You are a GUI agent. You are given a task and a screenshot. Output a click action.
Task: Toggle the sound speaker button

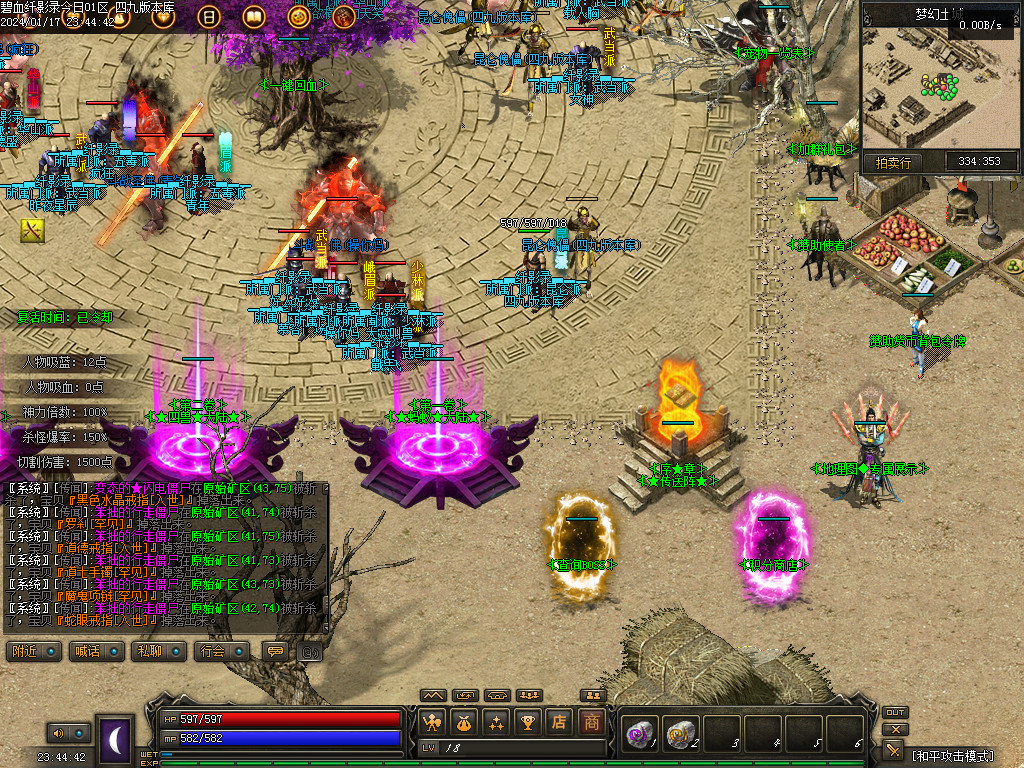(57, 734)
